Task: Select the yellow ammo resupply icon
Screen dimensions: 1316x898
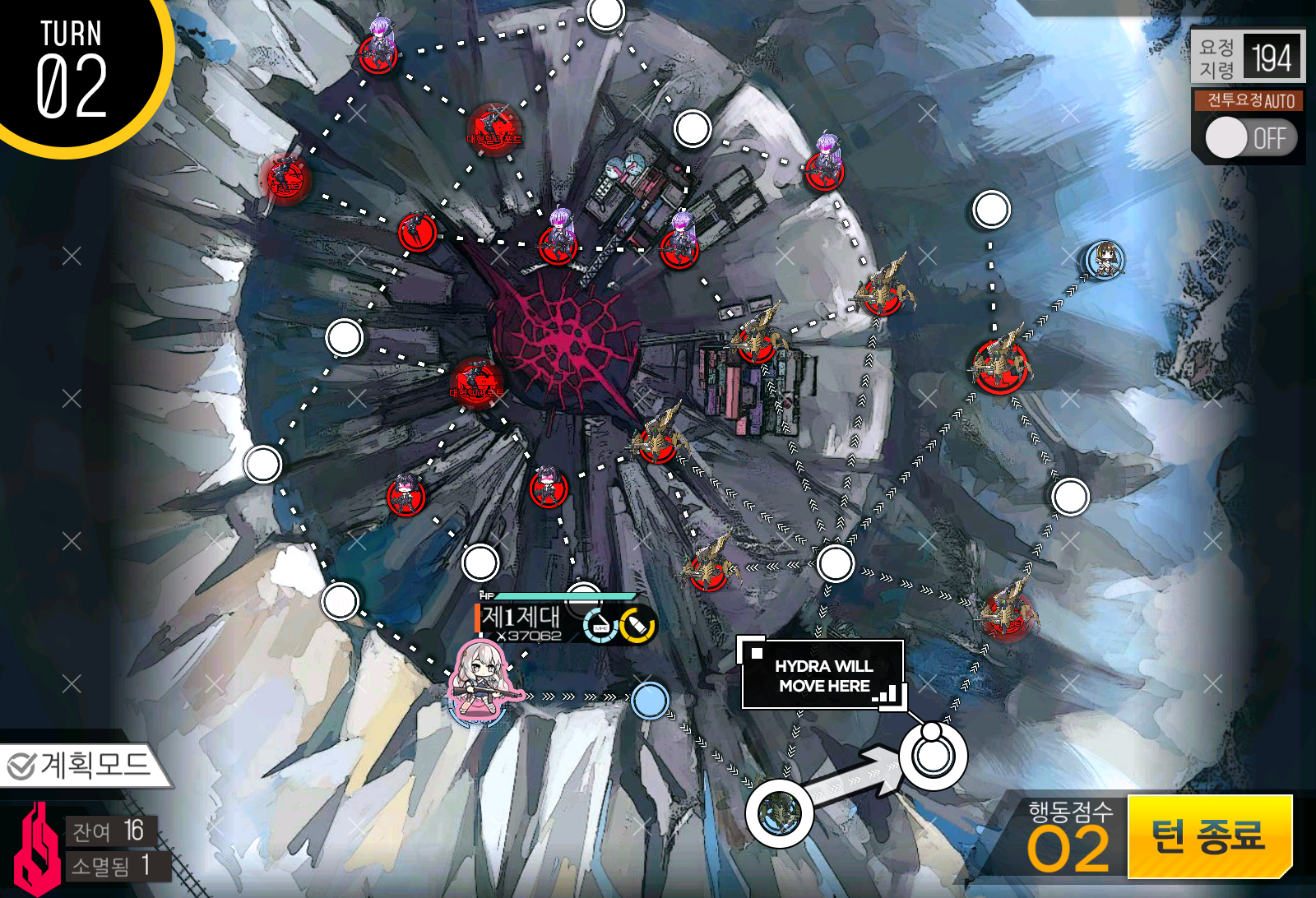Action: [x=637, y=623]
